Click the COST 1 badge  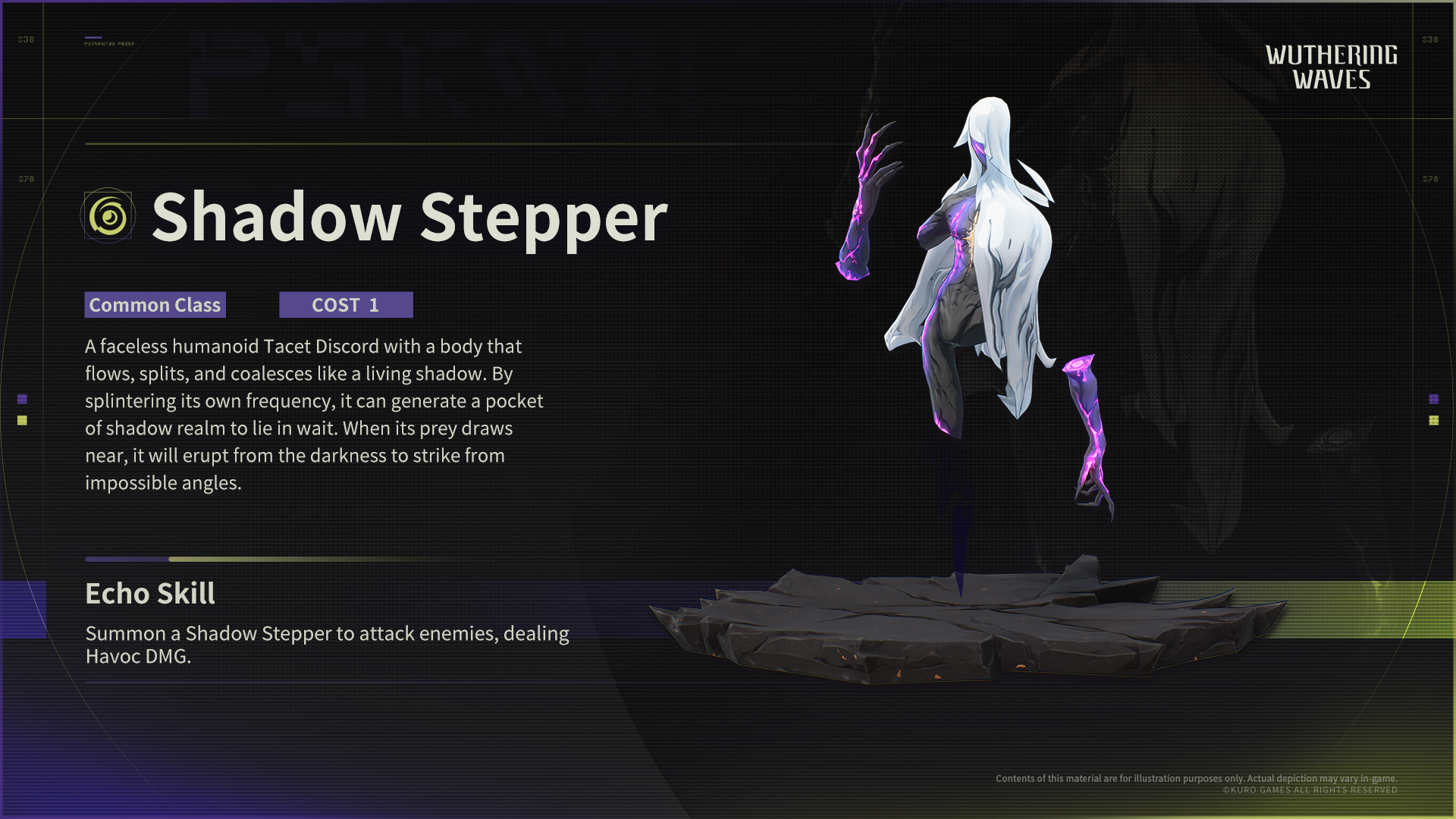coord(346,305)
